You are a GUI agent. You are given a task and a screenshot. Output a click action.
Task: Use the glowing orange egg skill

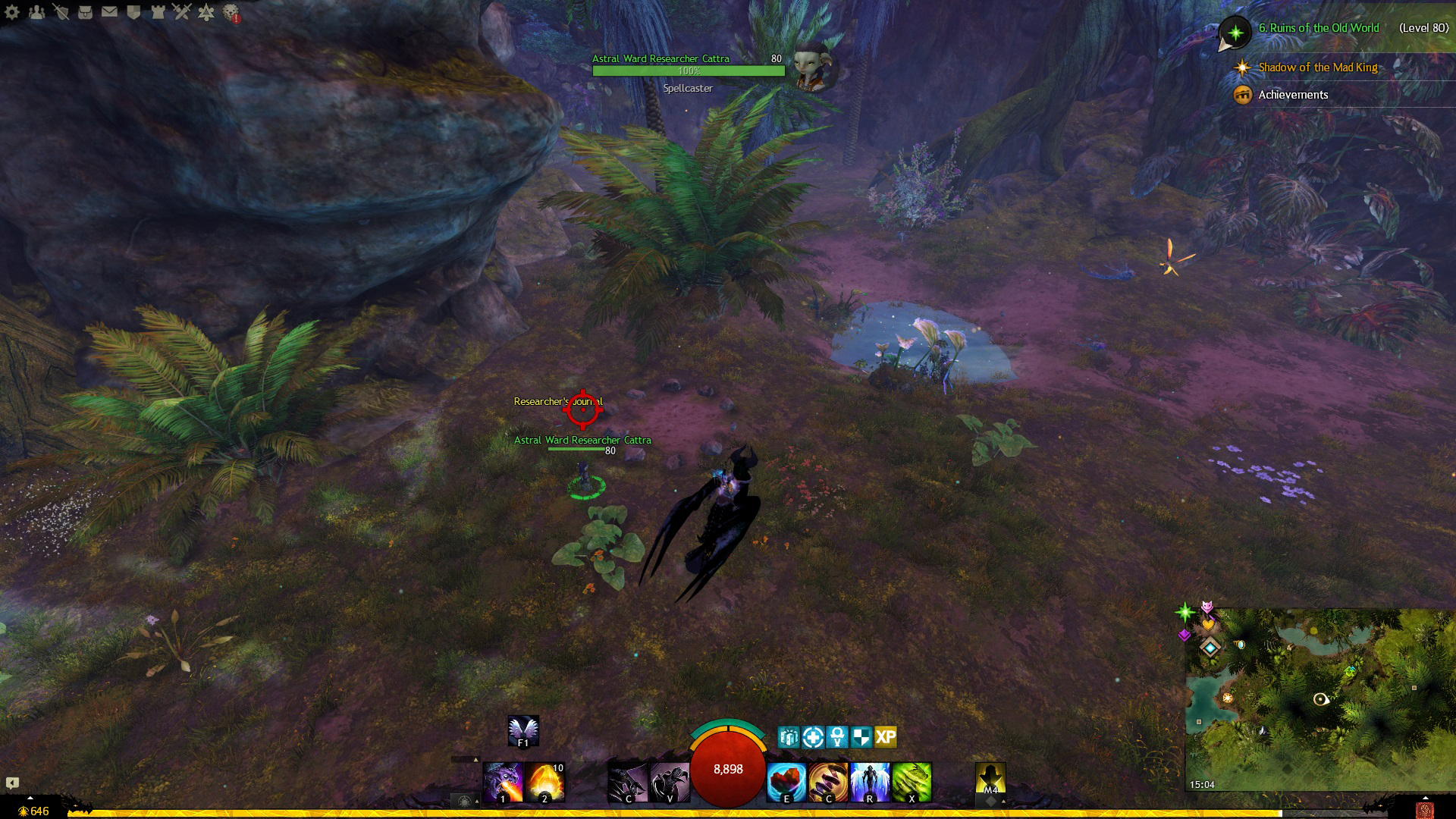[x=544, y=783]
